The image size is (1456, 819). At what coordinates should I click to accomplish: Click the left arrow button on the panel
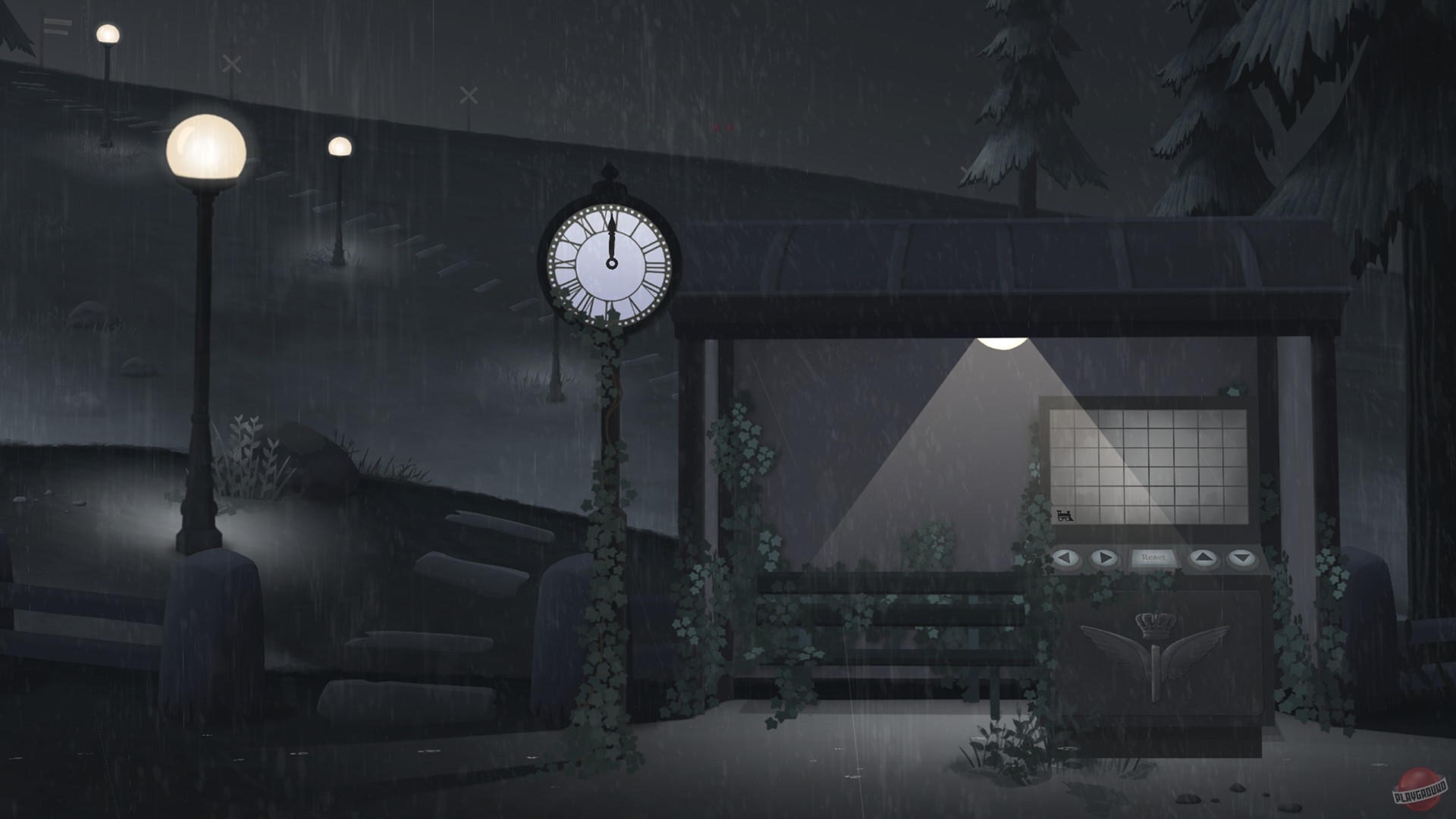1066,558
